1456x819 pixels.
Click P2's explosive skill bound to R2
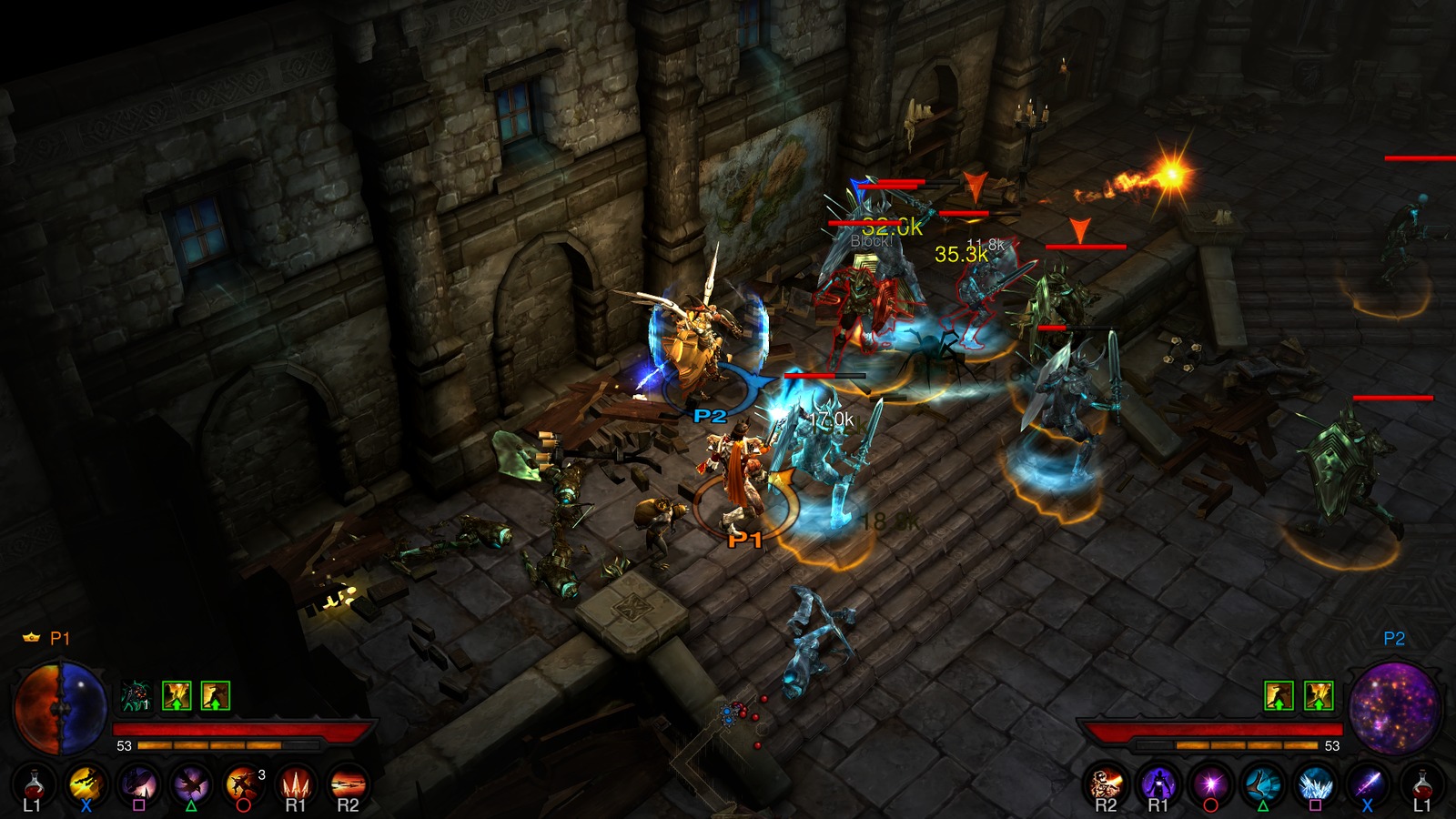[x=1106, y=784]
